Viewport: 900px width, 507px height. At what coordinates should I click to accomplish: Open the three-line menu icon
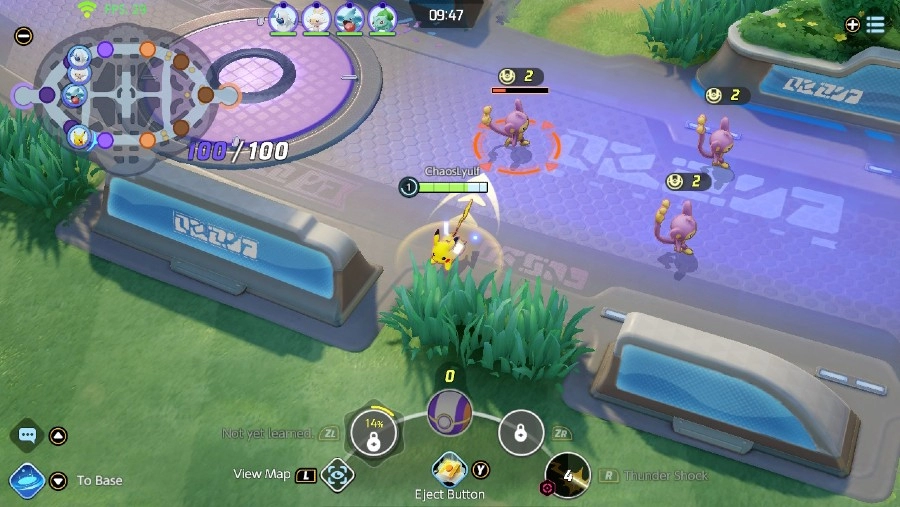coord(875,25)
